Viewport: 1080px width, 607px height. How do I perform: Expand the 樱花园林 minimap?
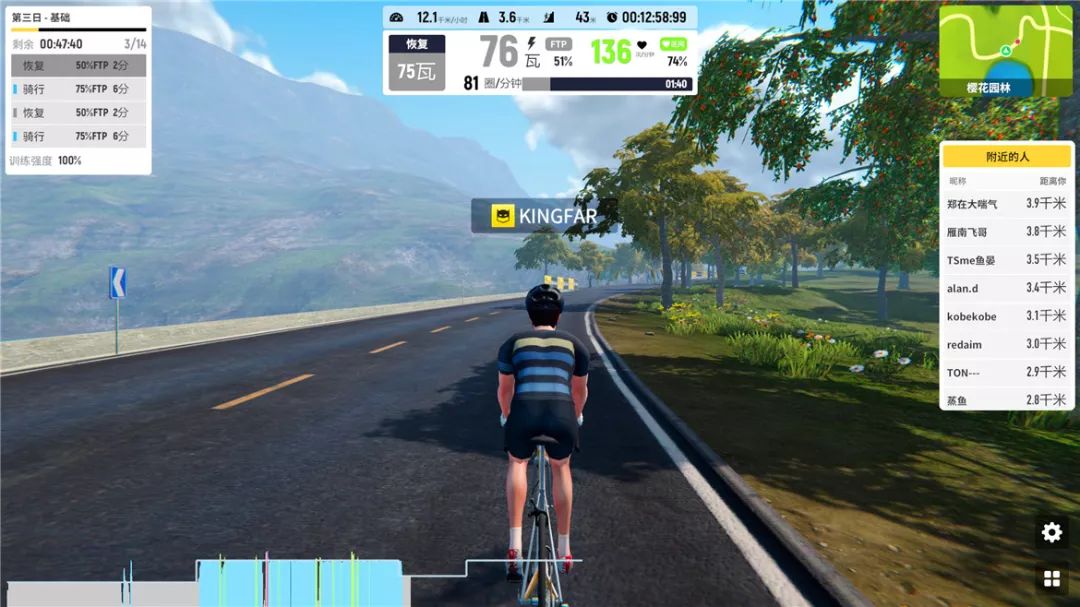coord(1006,50)
